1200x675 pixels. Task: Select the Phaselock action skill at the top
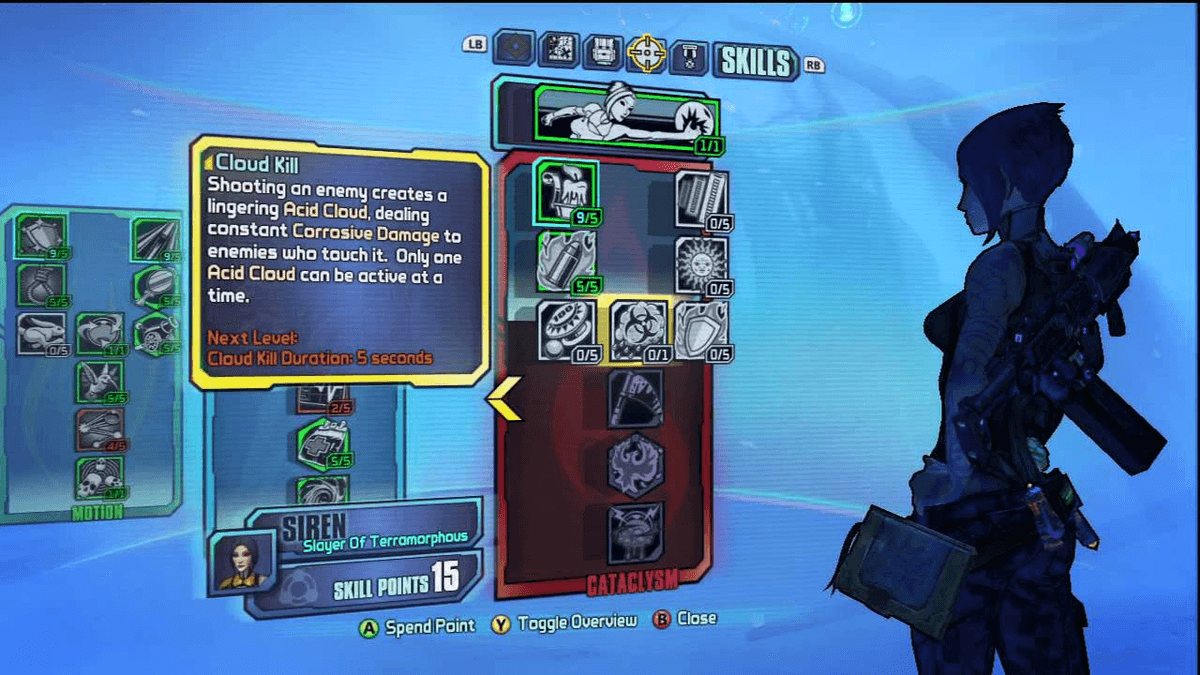pos(625,114)
